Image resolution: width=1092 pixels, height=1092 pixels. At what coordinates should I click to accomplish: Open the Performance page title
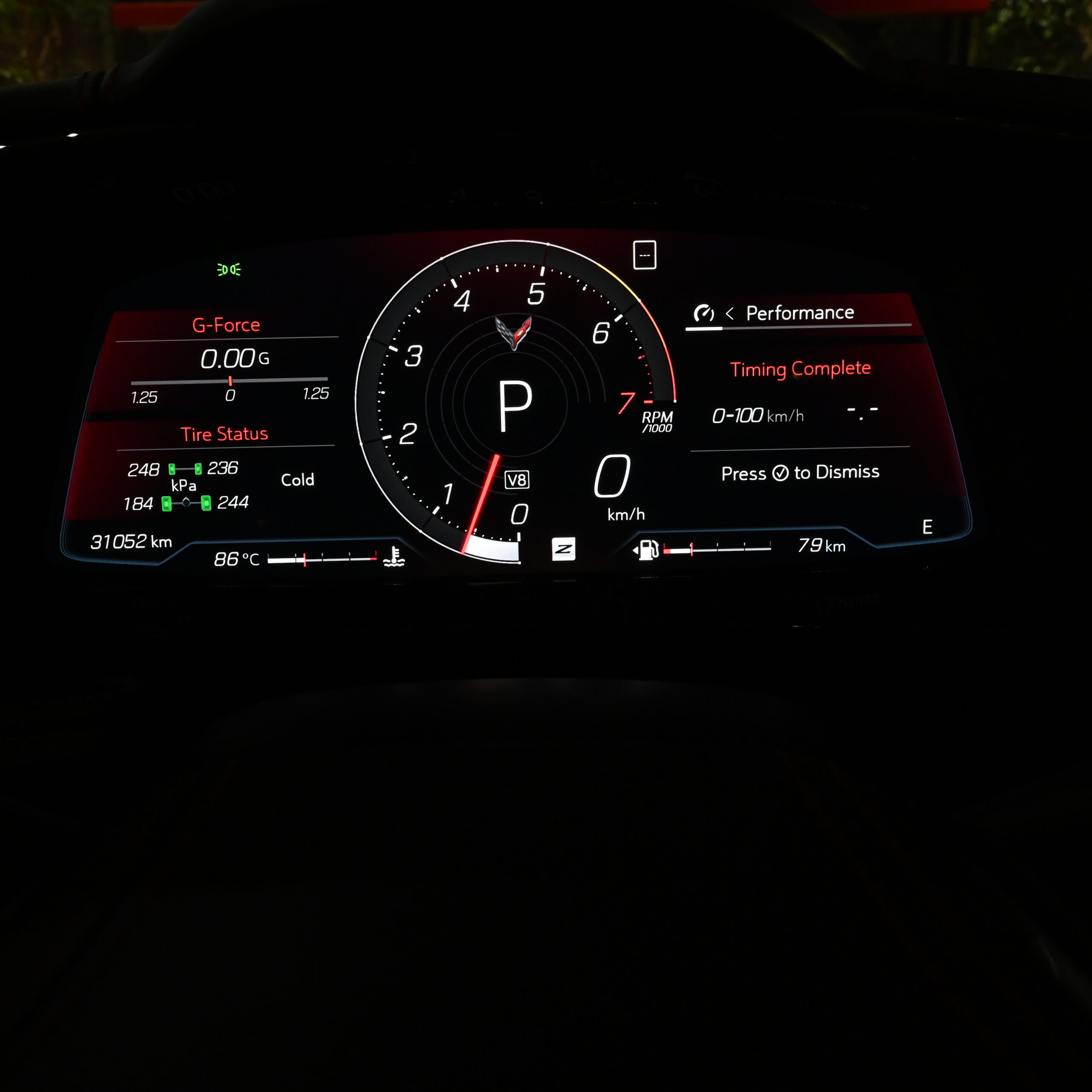tap(799, 313)
